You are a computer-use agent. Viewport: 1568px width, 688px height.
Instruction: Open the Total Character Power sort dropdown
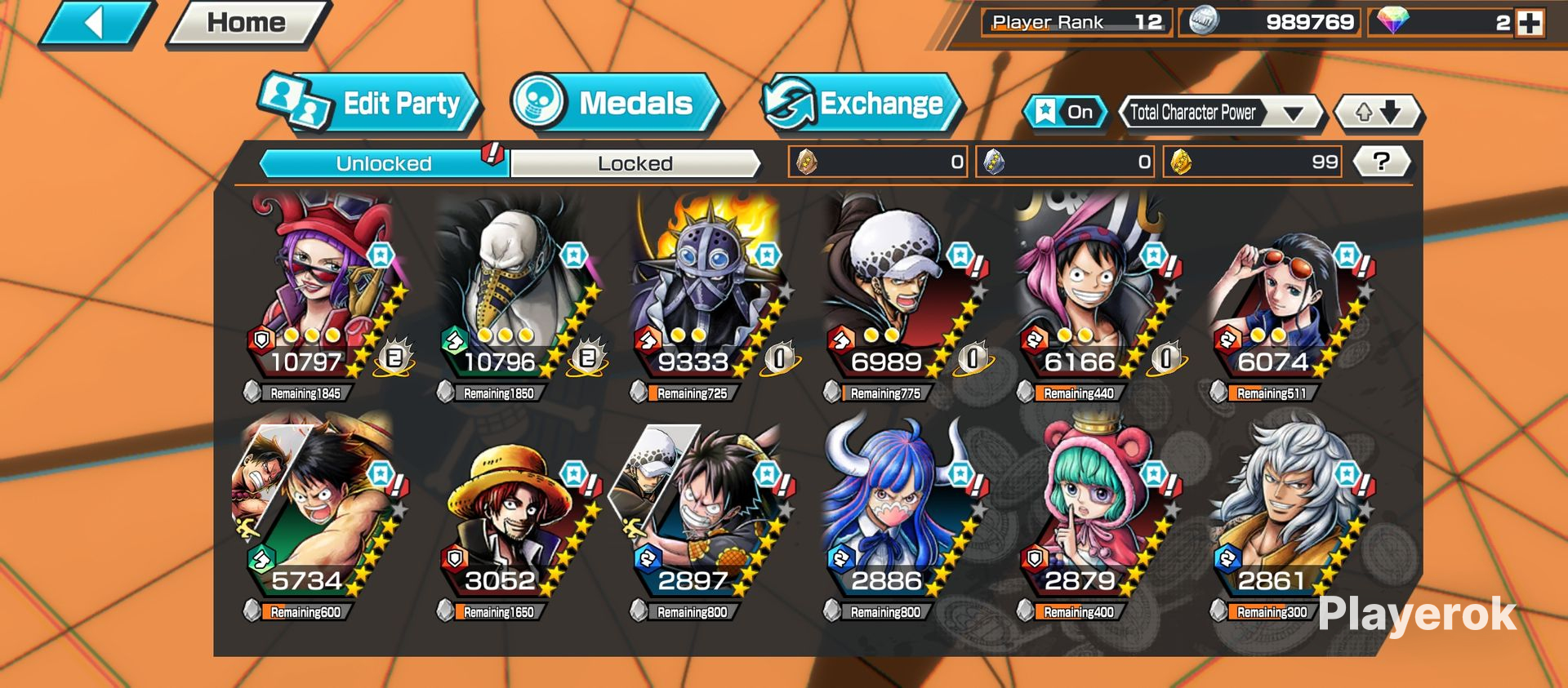pos(1220,113)
